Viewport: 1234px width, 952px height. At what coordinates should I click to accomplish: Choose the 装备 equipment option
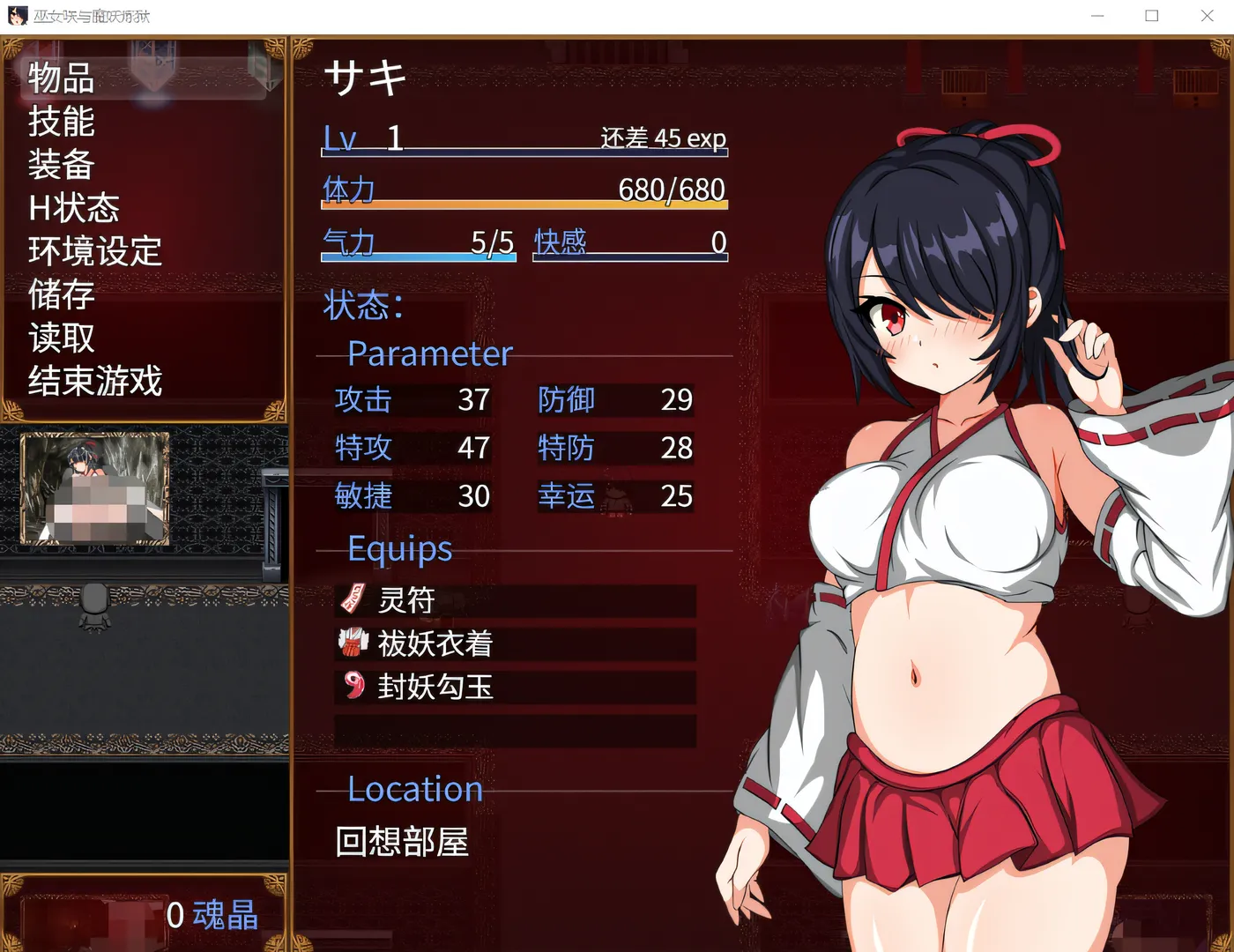(x=62, y=165)
